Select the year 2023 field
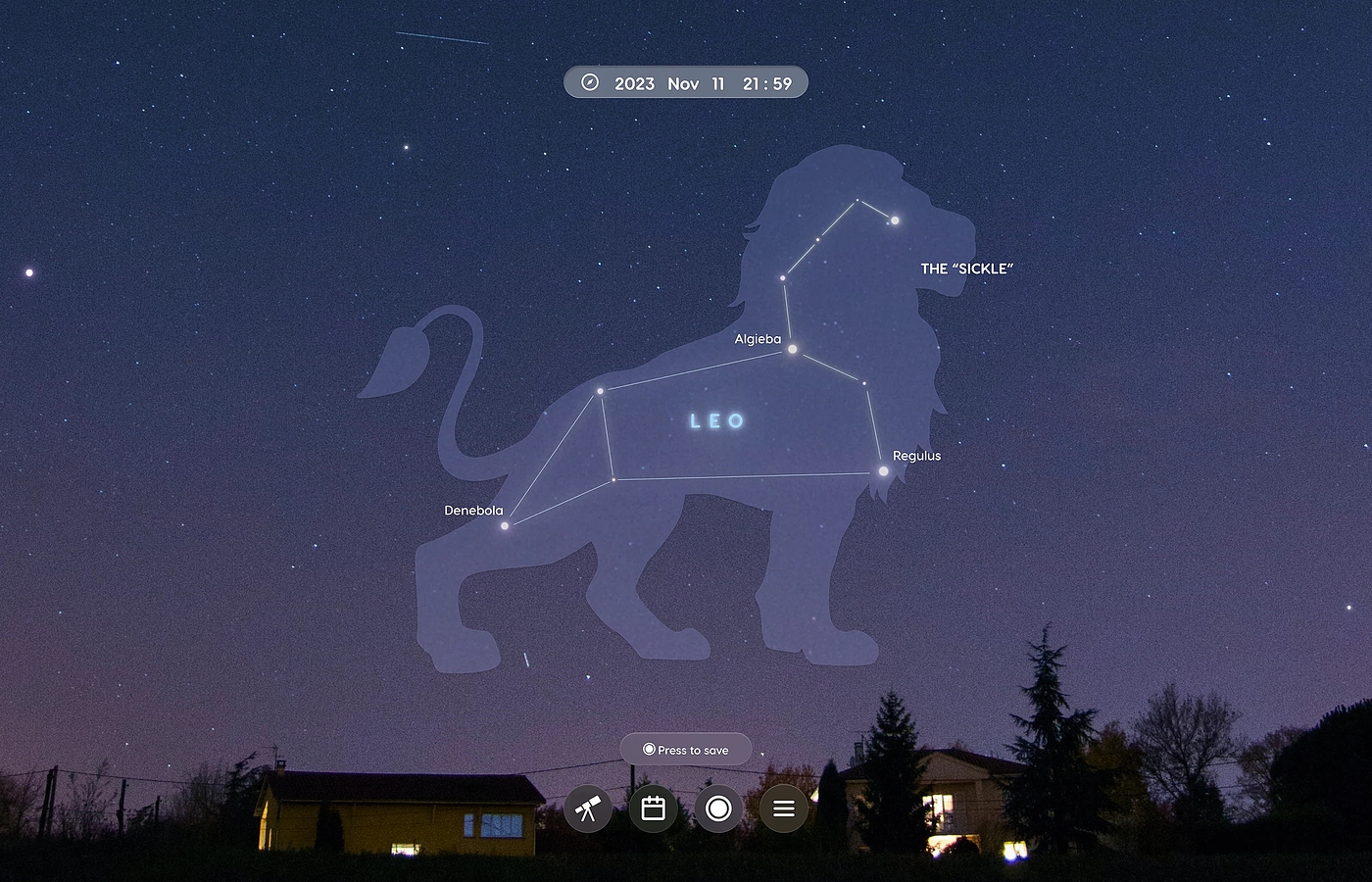 pos(634,84)
